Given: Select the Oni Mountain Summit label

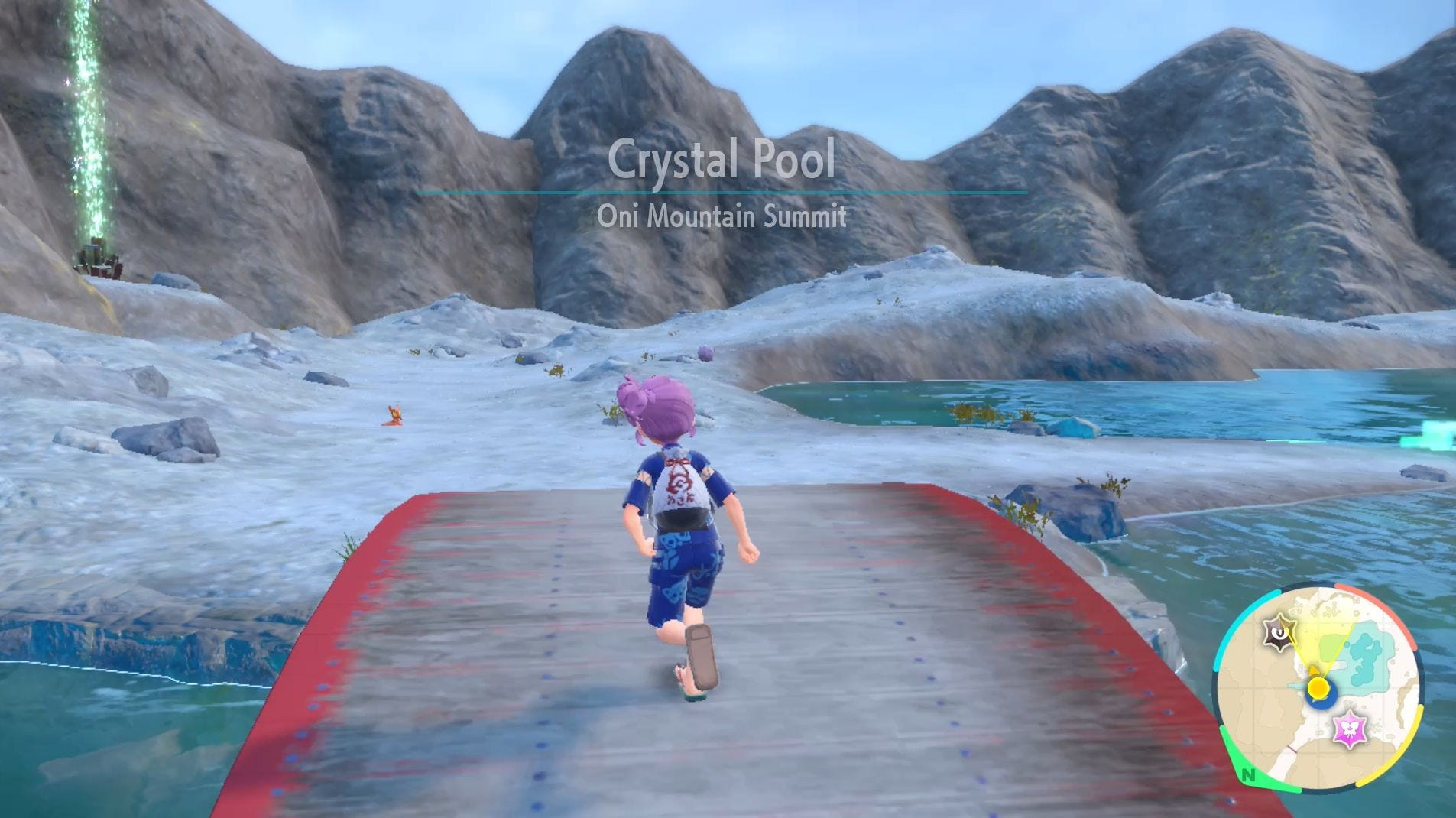Looking at the screenshot, I should click(721, 218).
